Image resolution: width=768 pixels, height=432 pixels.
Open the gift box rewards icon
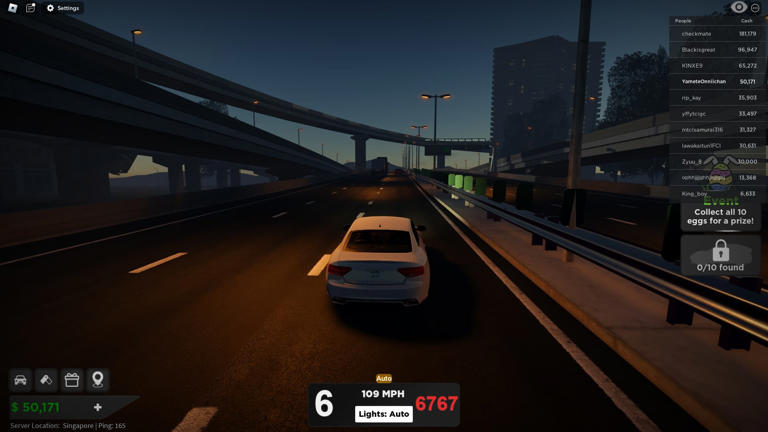[x=72, y=380]
